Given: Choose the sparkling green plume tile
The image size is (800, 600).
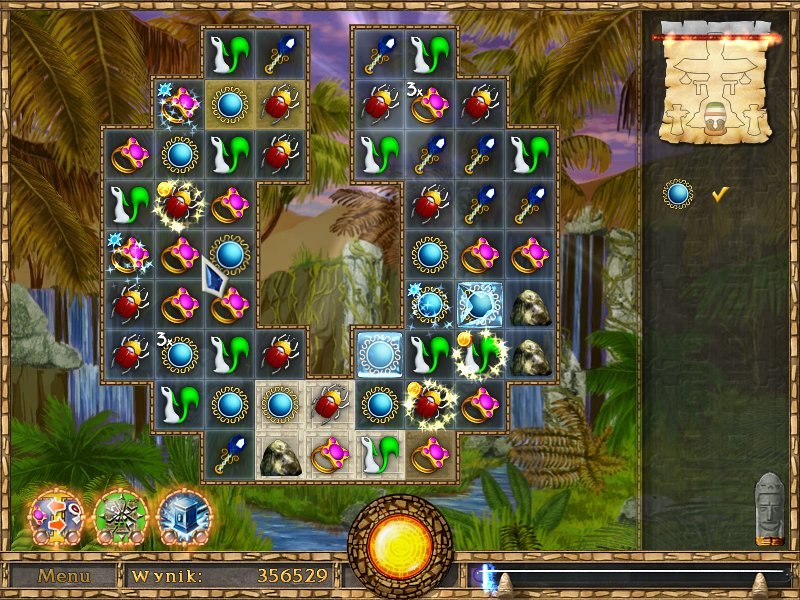Looking at the screenshot, I should tap(482, 353).
